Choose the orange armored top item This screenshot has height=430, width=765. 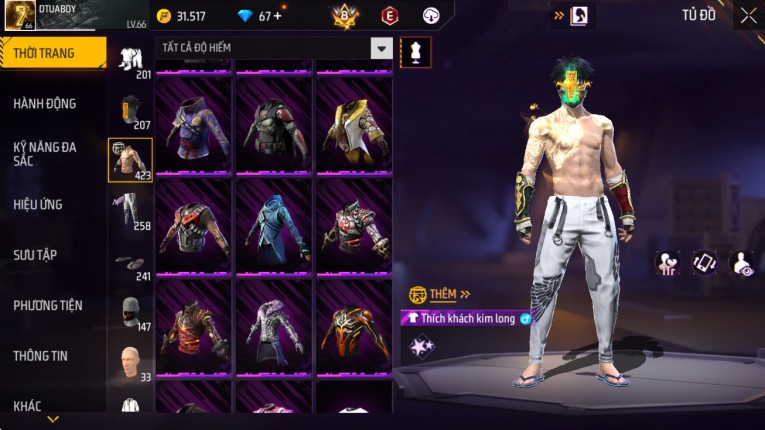click(x=353, y=326)
